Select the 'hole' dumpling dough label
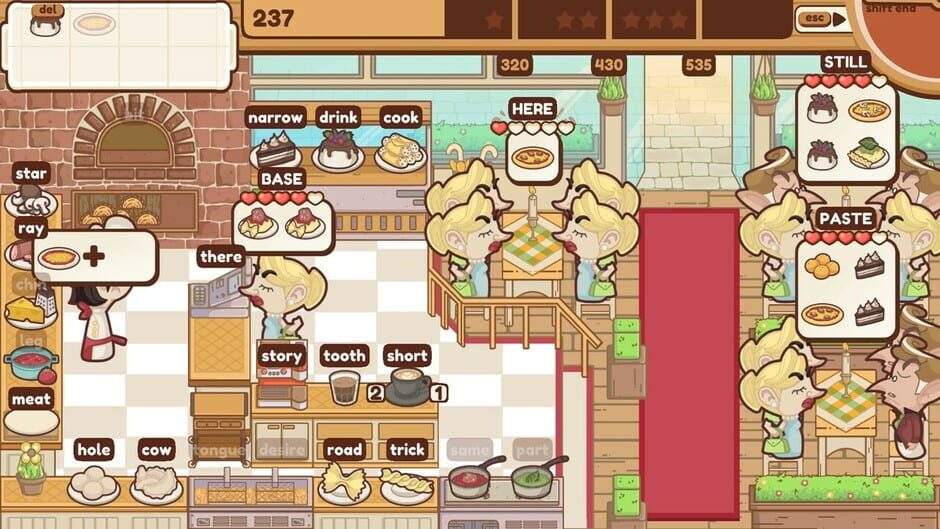The width and height of the screenshot is (940, 529). 93,450
